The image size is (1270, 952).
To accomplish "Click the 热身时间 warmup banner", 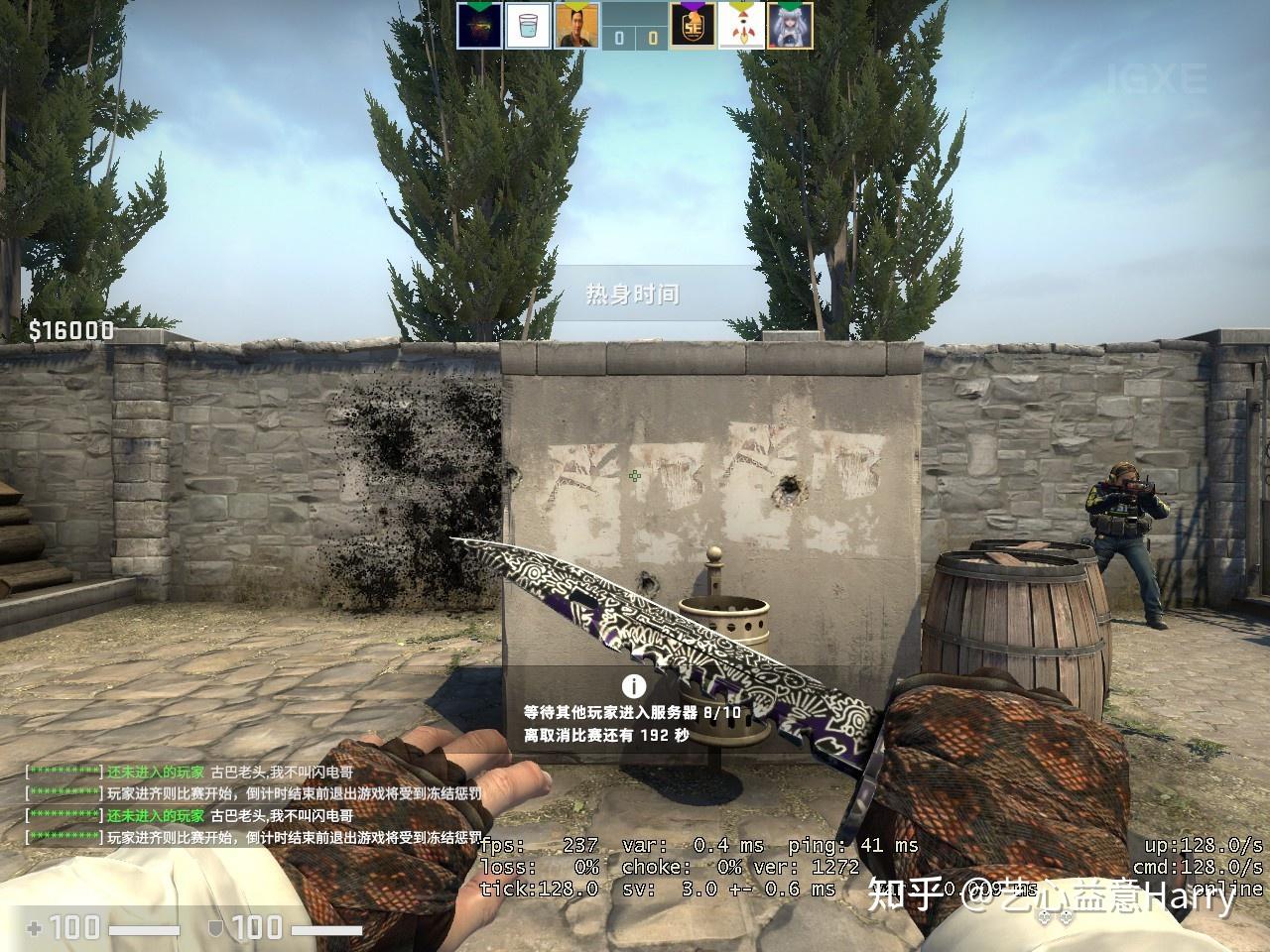I will click(x=632, y=292).
